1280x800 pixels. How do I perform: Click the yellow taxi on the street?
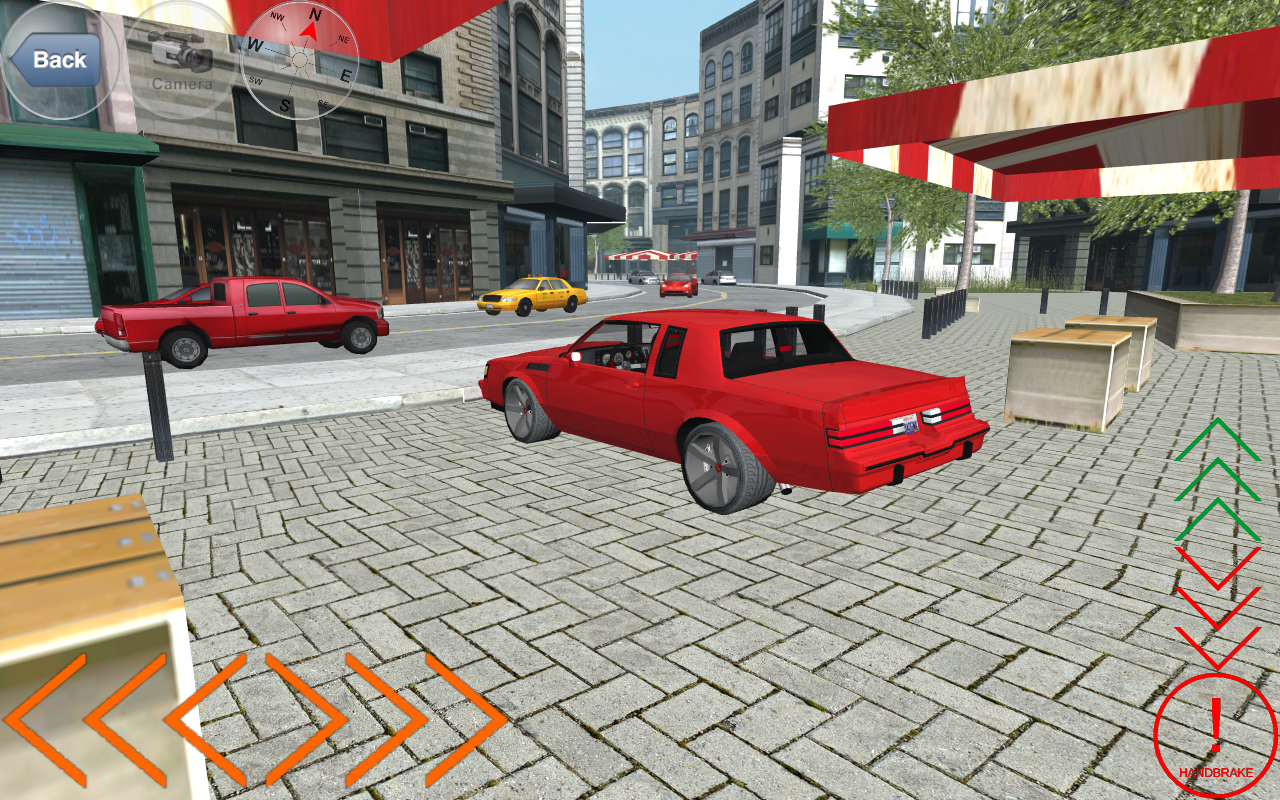point(533,295)
